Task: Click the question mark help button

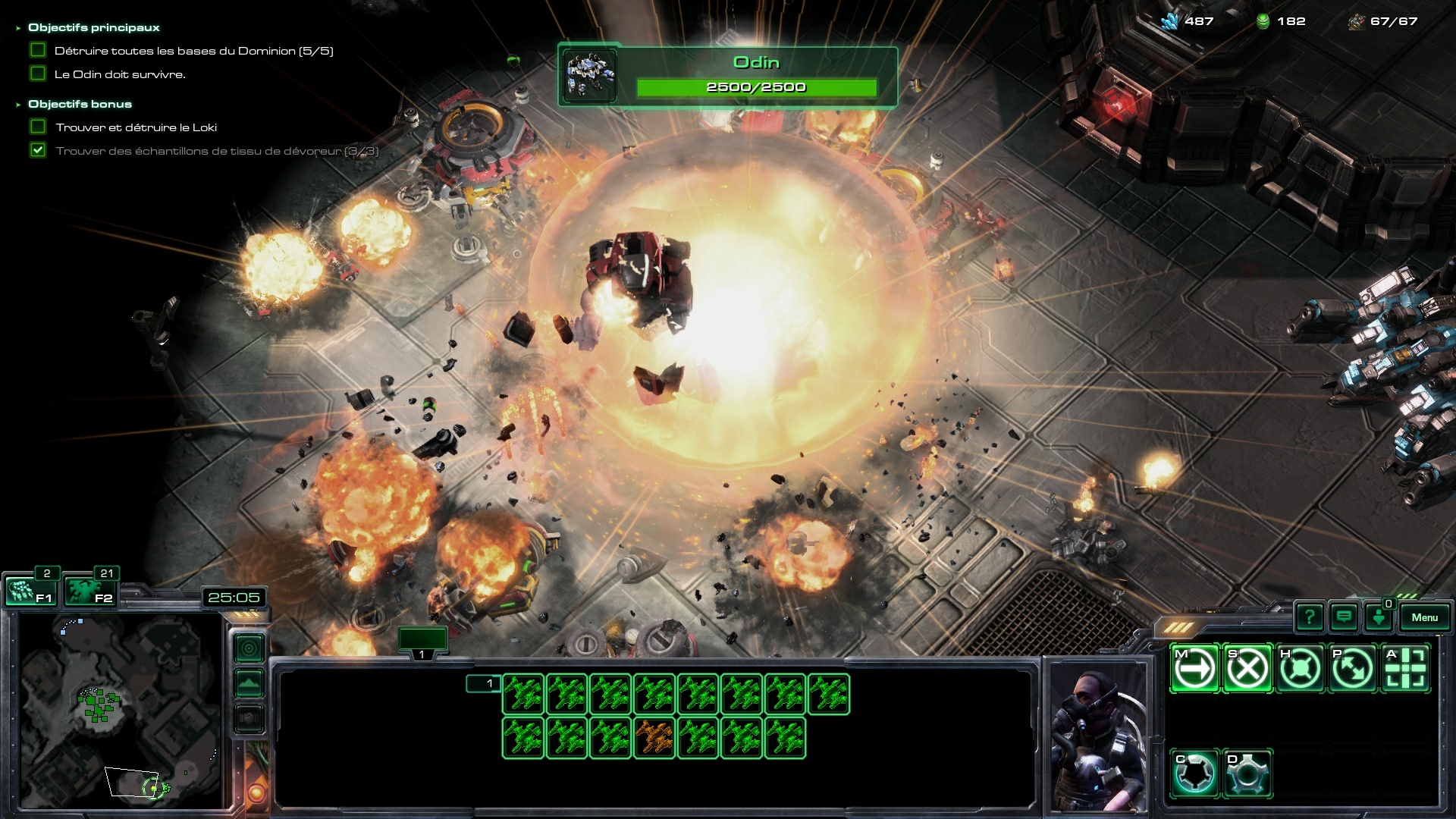Action: [x=1310, y=617]
